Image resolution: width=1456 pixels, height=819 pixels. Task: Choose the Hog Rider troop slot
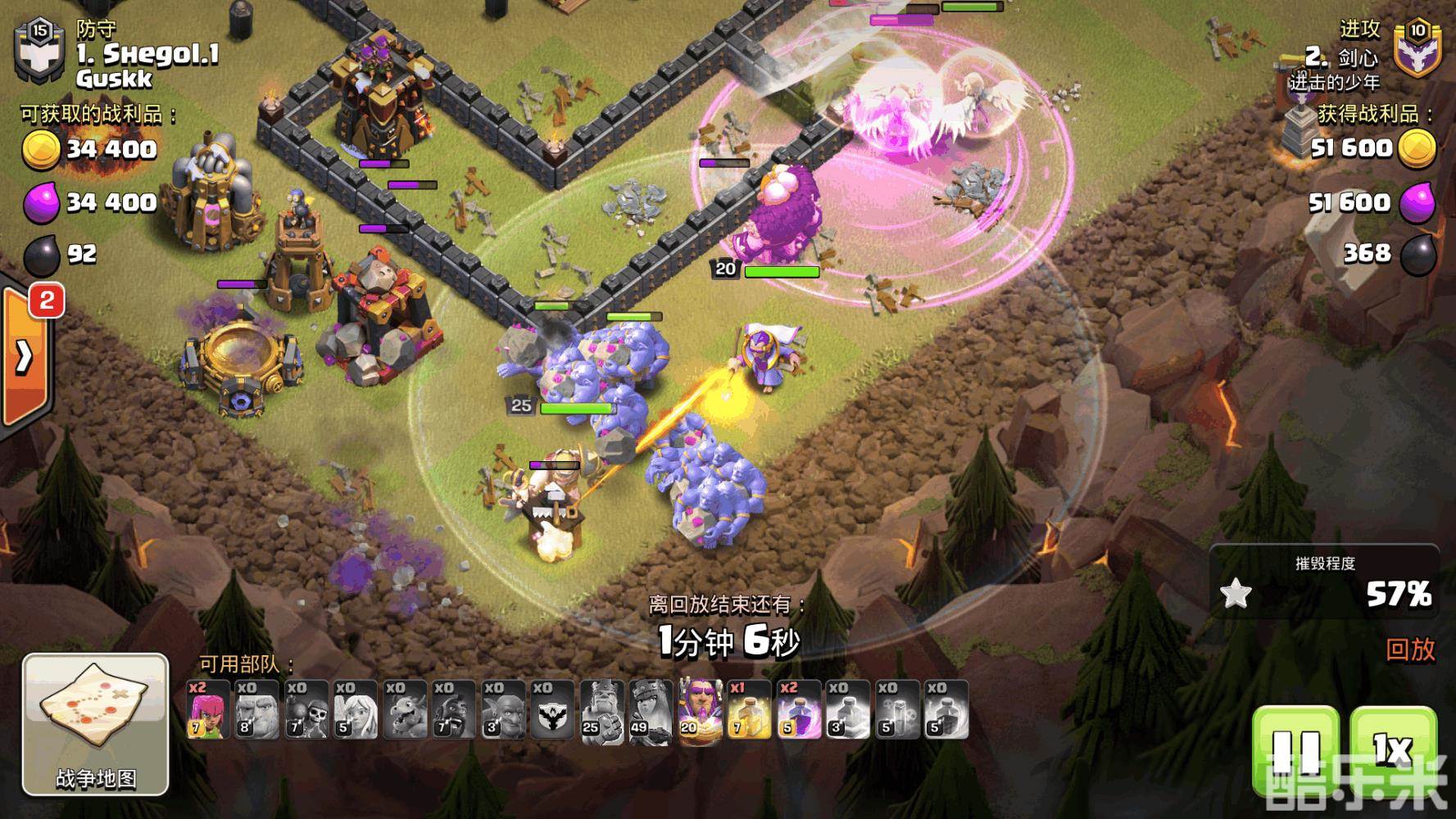[x=454, y=710]
